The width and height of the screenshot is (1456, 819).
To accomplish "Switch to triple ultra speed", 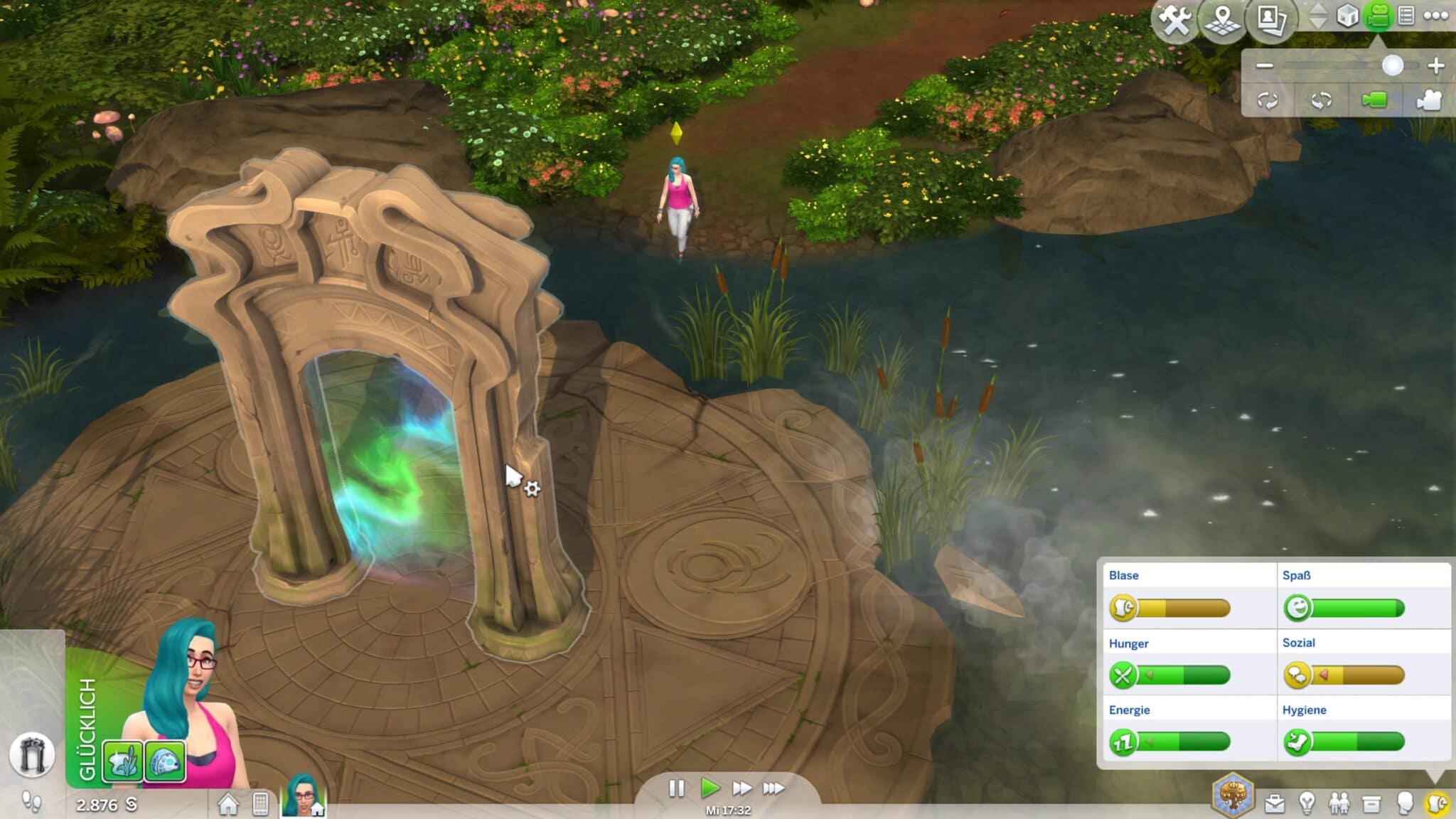I will tap(773, 788).
